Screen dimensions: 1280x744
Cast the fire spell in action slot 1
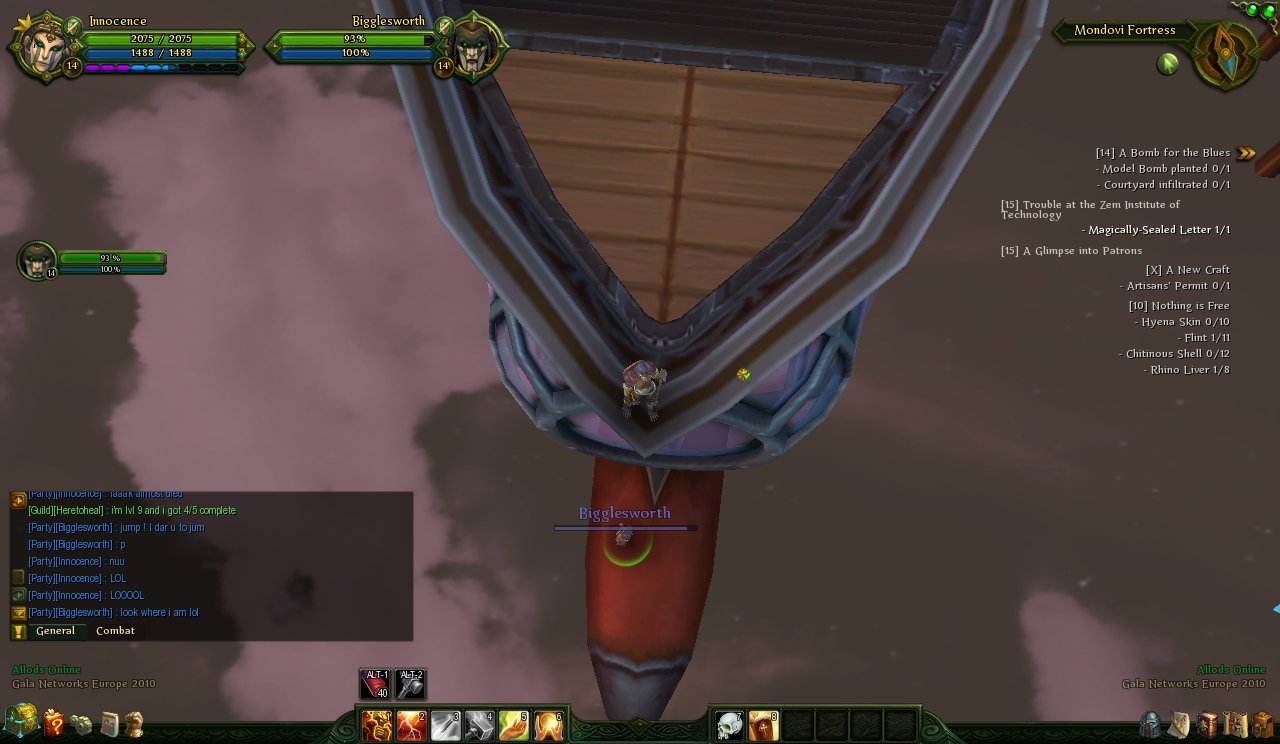[x=376, y=726]
